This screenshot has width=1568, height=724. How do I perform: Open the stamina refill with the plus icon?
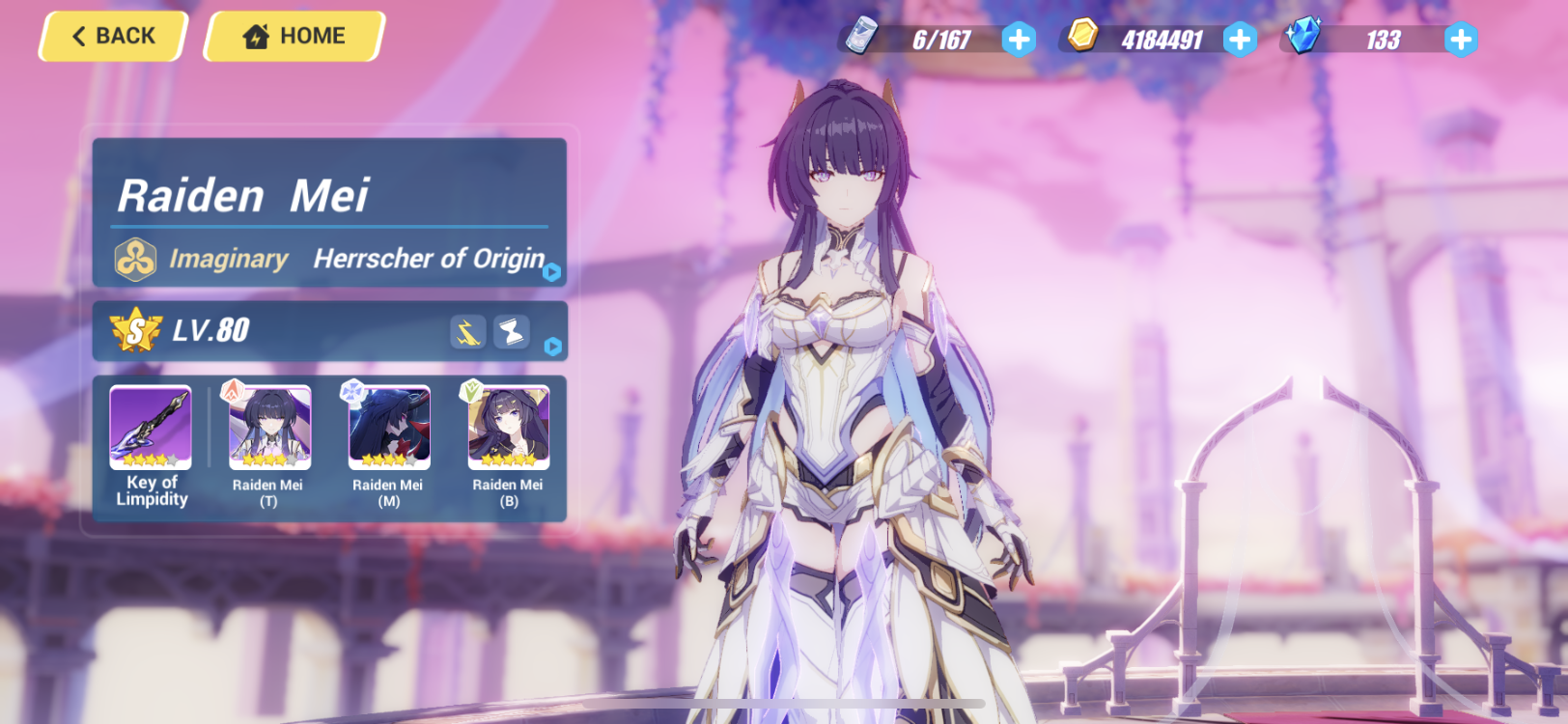point(1019,39)
